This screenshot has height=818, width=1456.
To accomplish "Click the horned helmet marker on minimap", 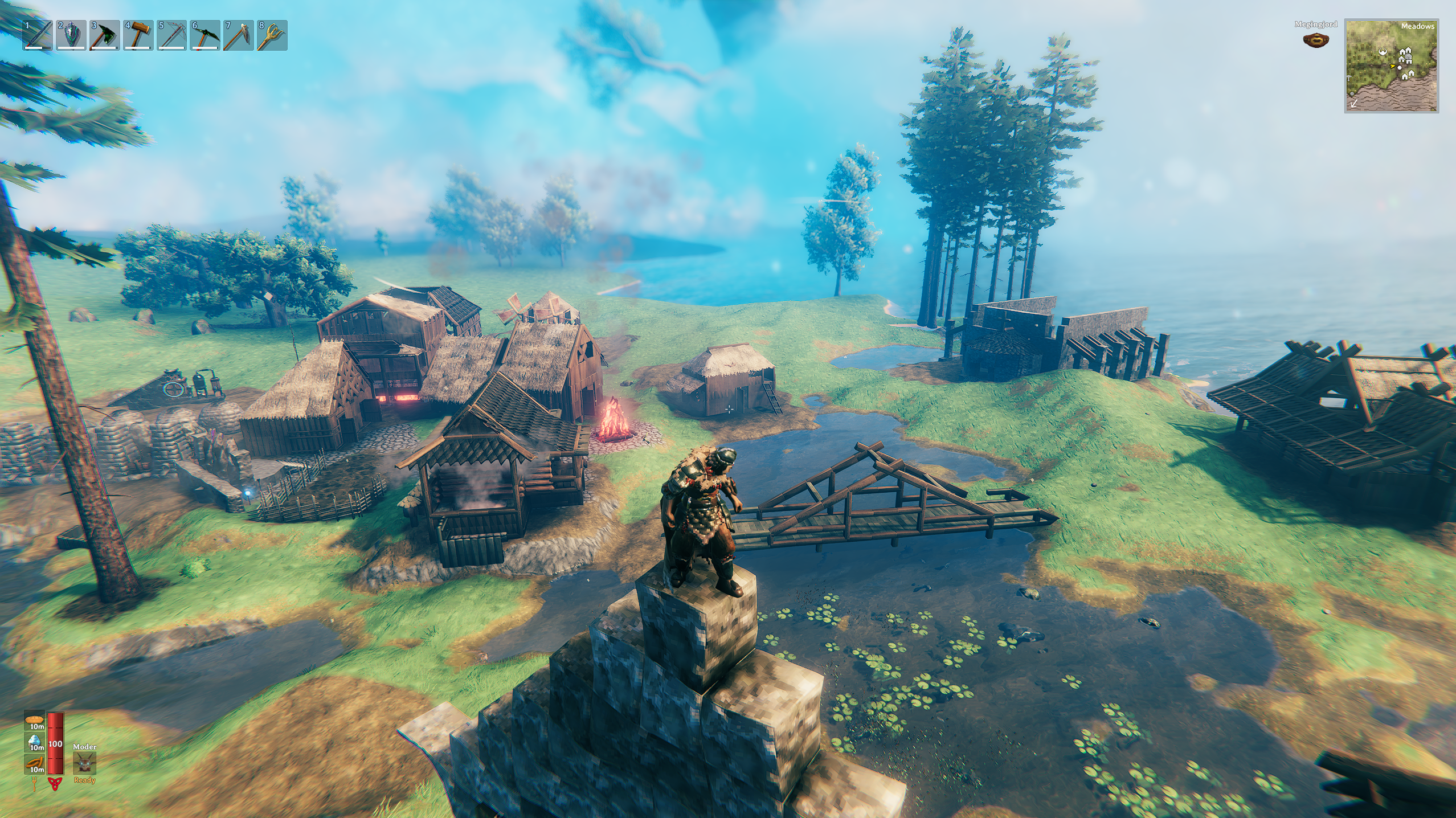I will pos(1383,52).
